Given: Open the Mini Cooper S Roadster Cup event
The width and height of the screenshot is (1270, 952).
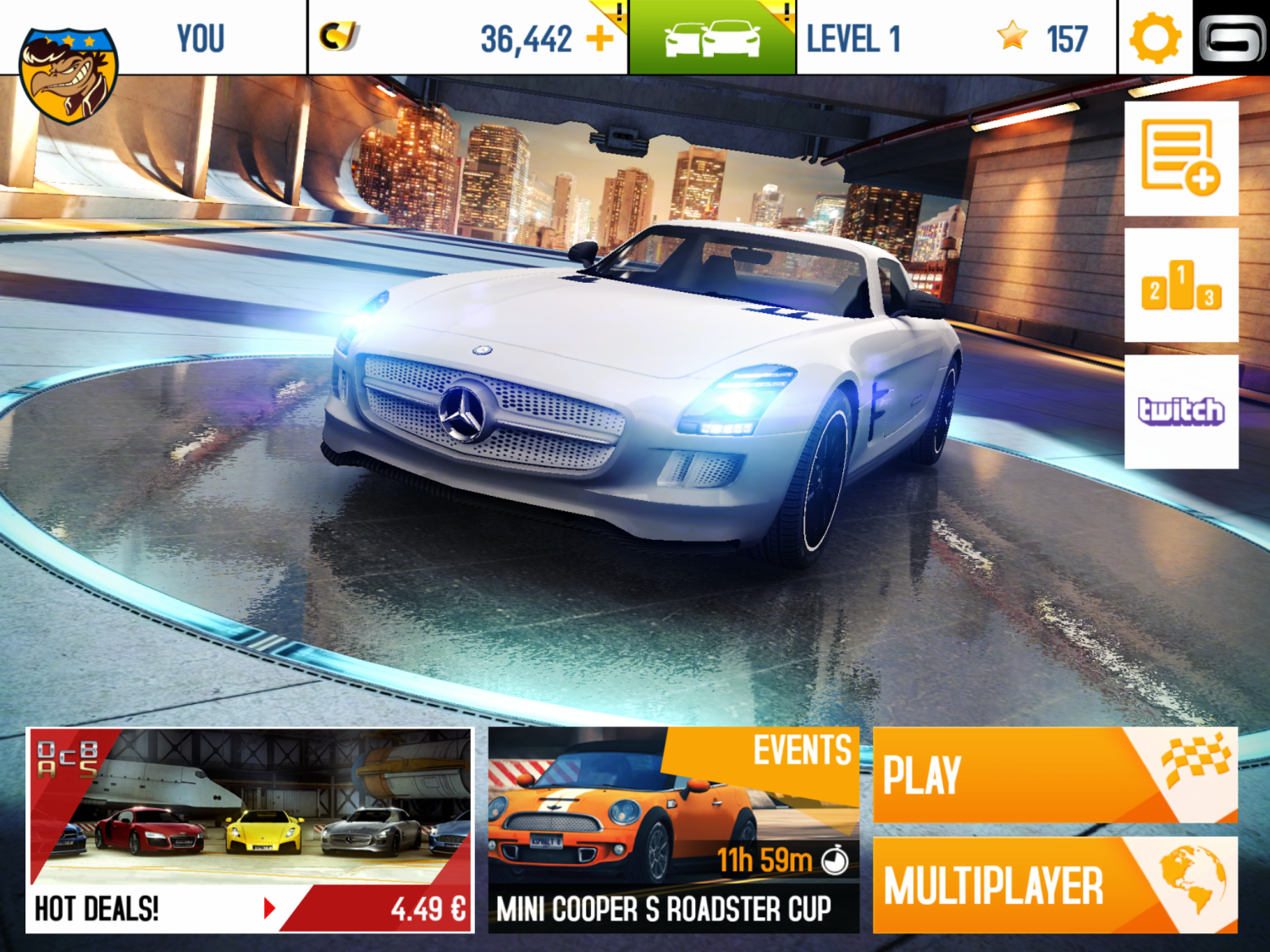Looking at the screenshot, I should point(673,830).
